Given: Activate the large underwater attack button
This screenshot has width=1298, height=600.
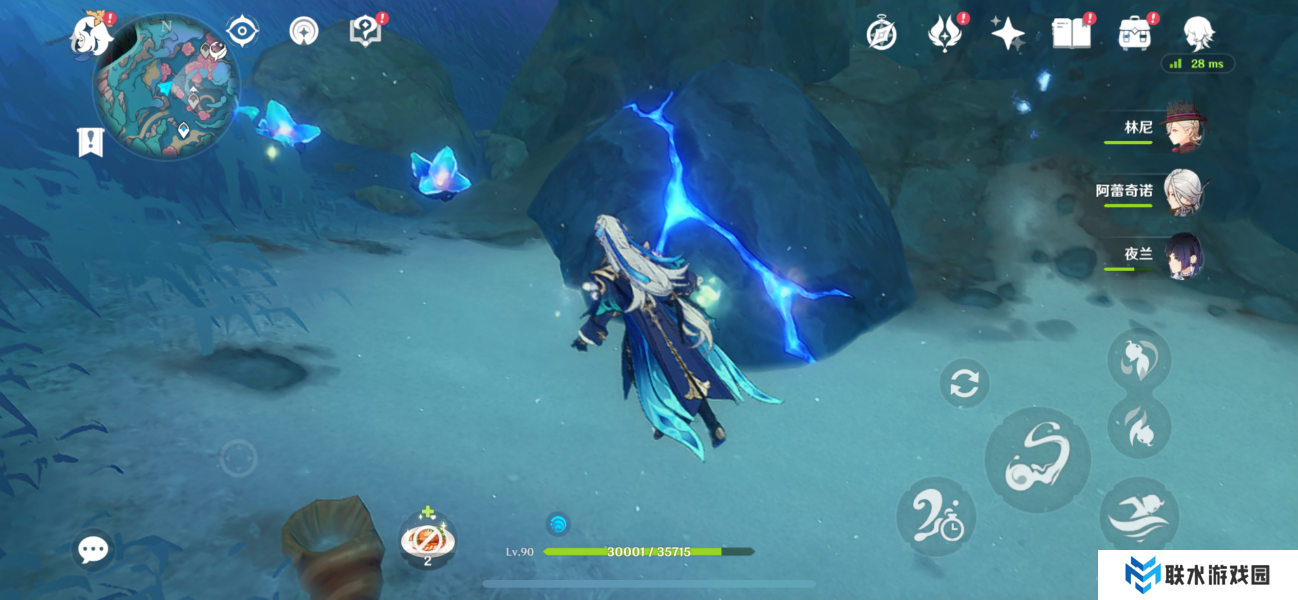Looking at the screenshot, I should coord(1037,460).
